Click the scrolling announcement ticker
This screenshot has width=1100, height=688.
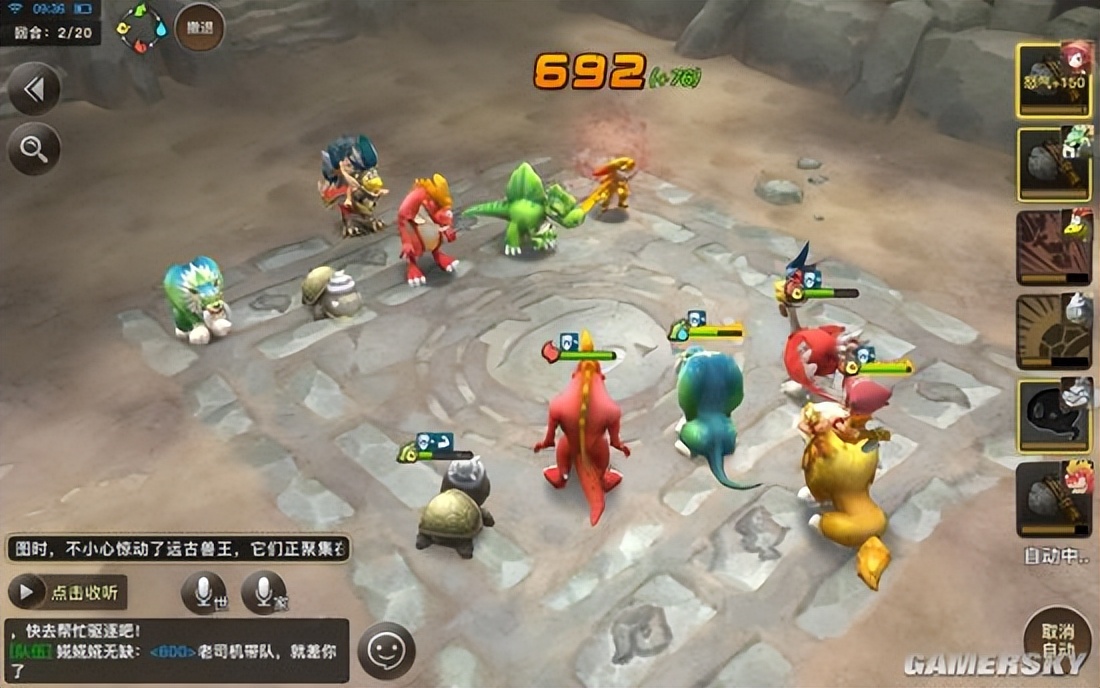(x=179, y=548)
